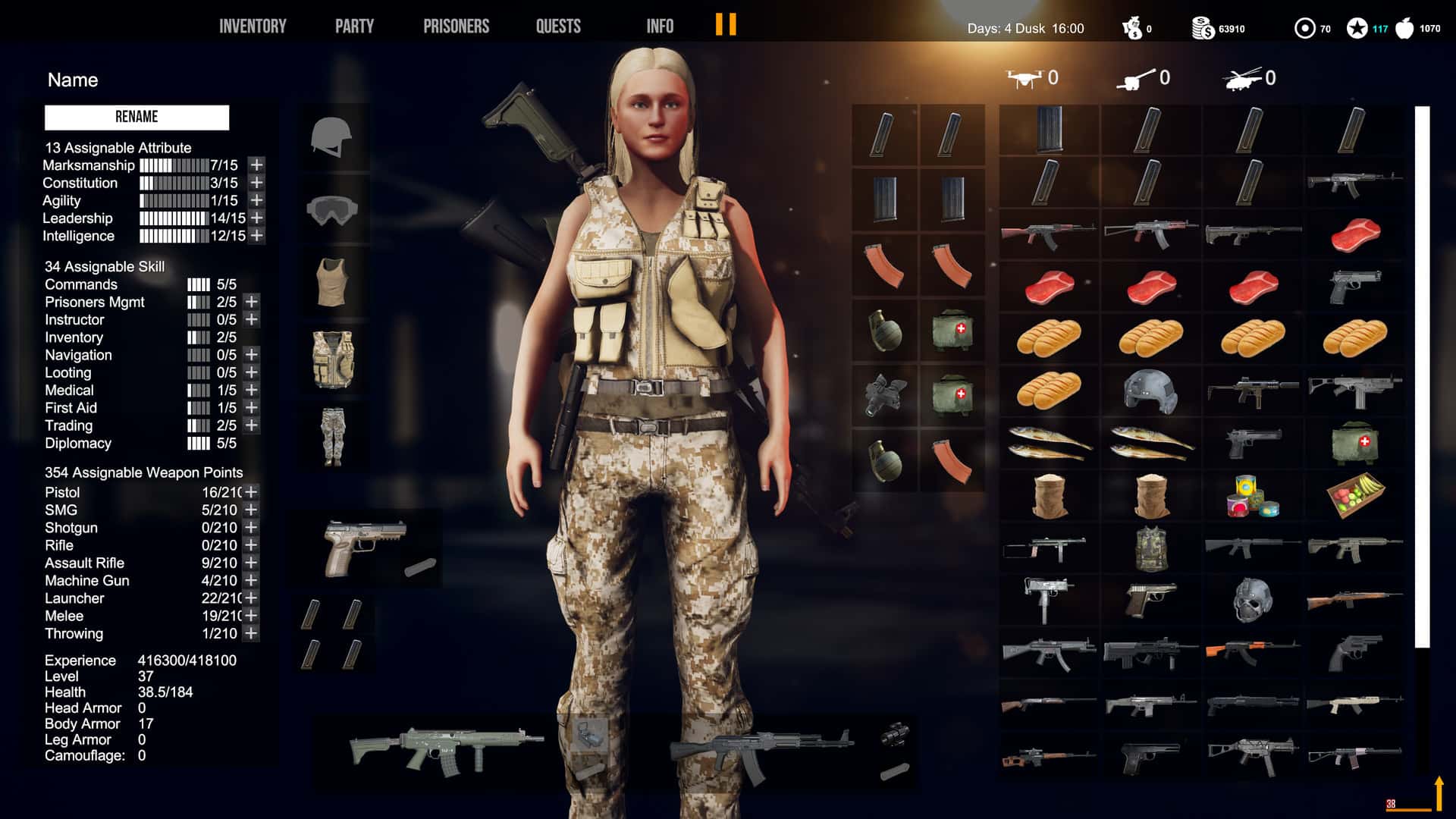Open the Quests tab
Screen dimensions: 1456x819
point(558,25)
